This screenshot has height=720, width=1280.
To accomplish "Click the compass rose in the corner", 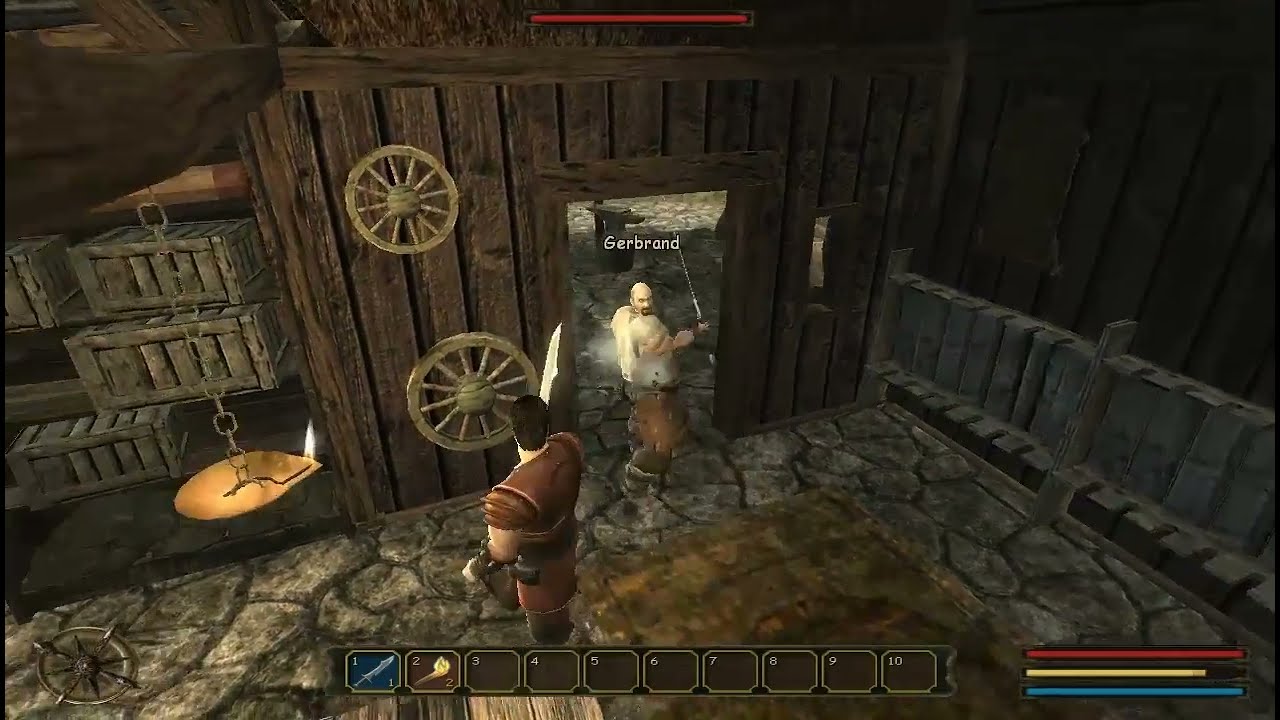I will click(86, 665).
